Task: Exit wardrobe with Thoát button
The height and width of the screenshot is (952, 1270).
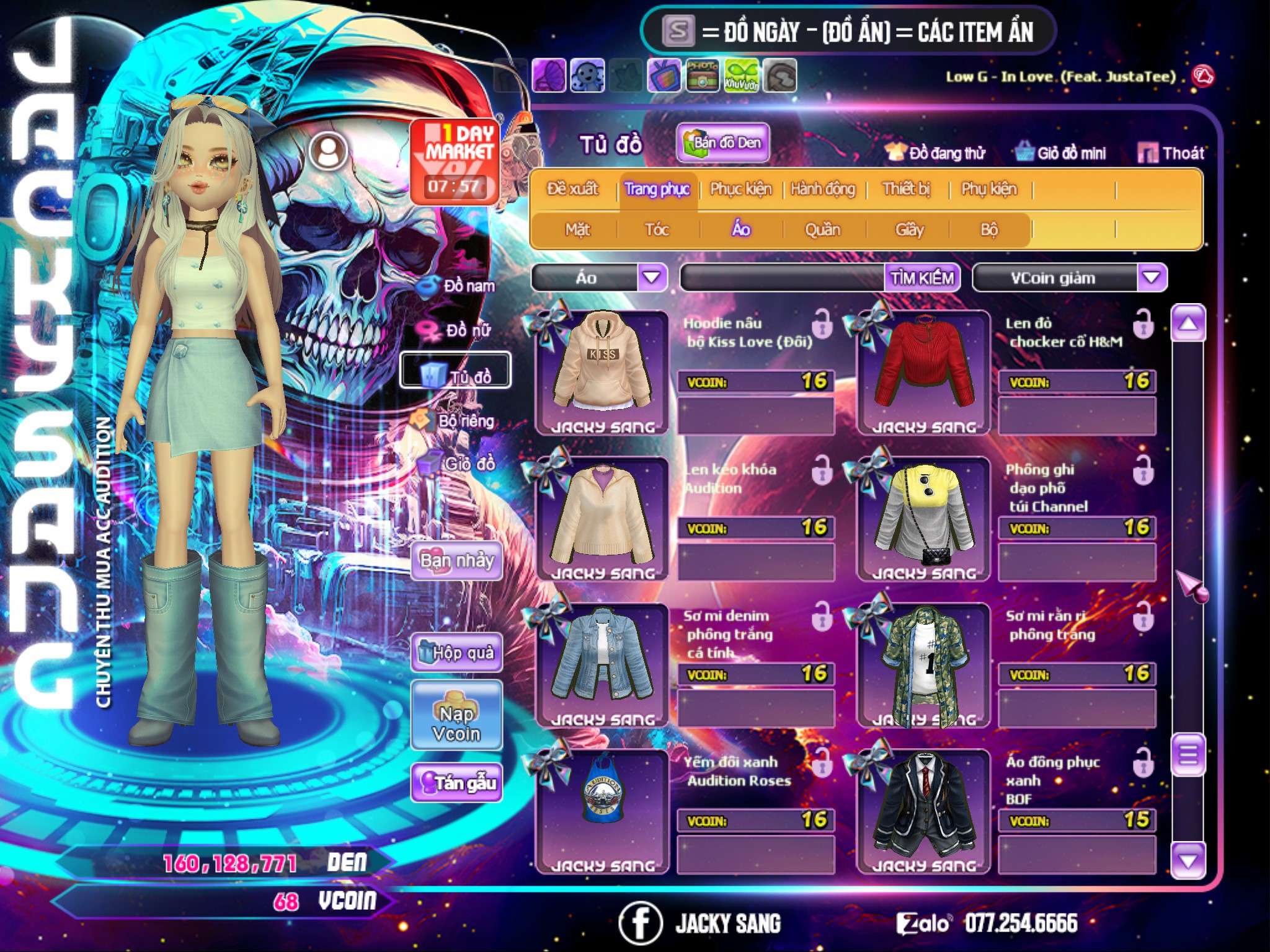Action: [1171, 153]
